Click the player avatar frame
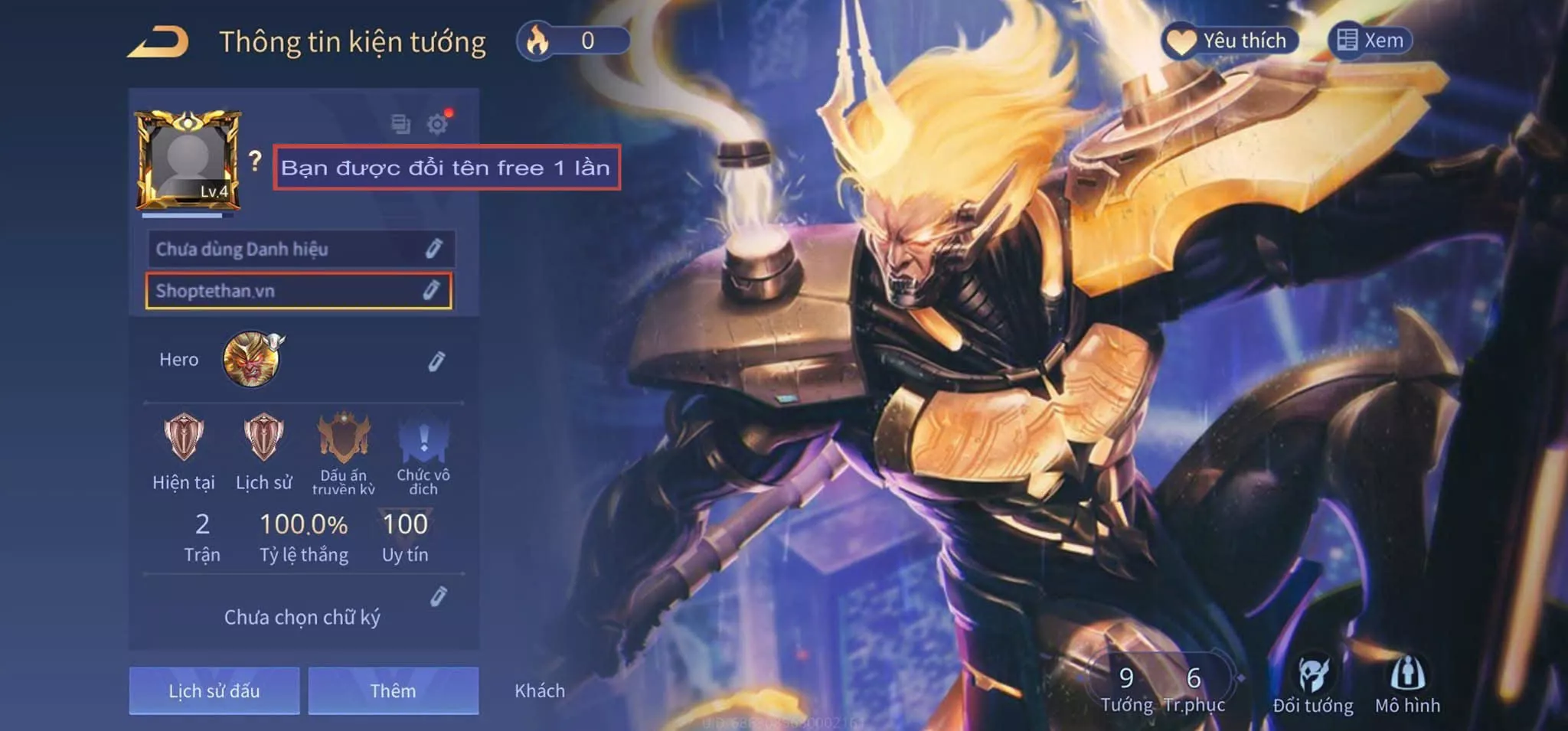 click(188, 161)
